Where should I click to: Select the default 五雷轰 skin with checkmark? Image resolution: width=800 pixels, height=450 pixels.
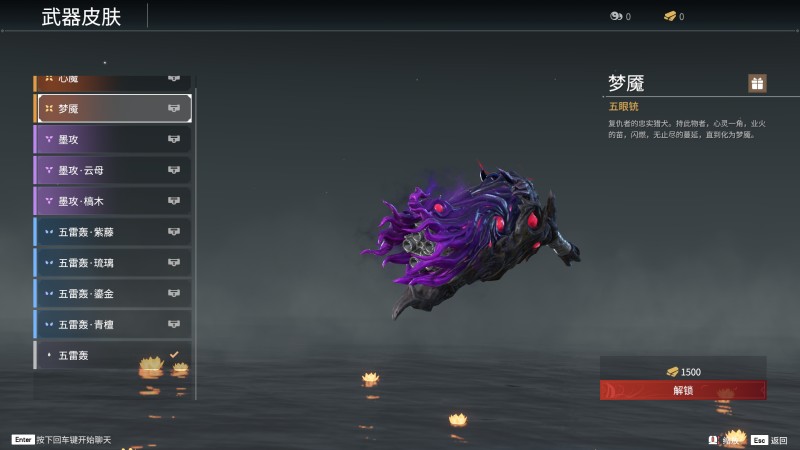pyautogui.click(x=113, y=355)
